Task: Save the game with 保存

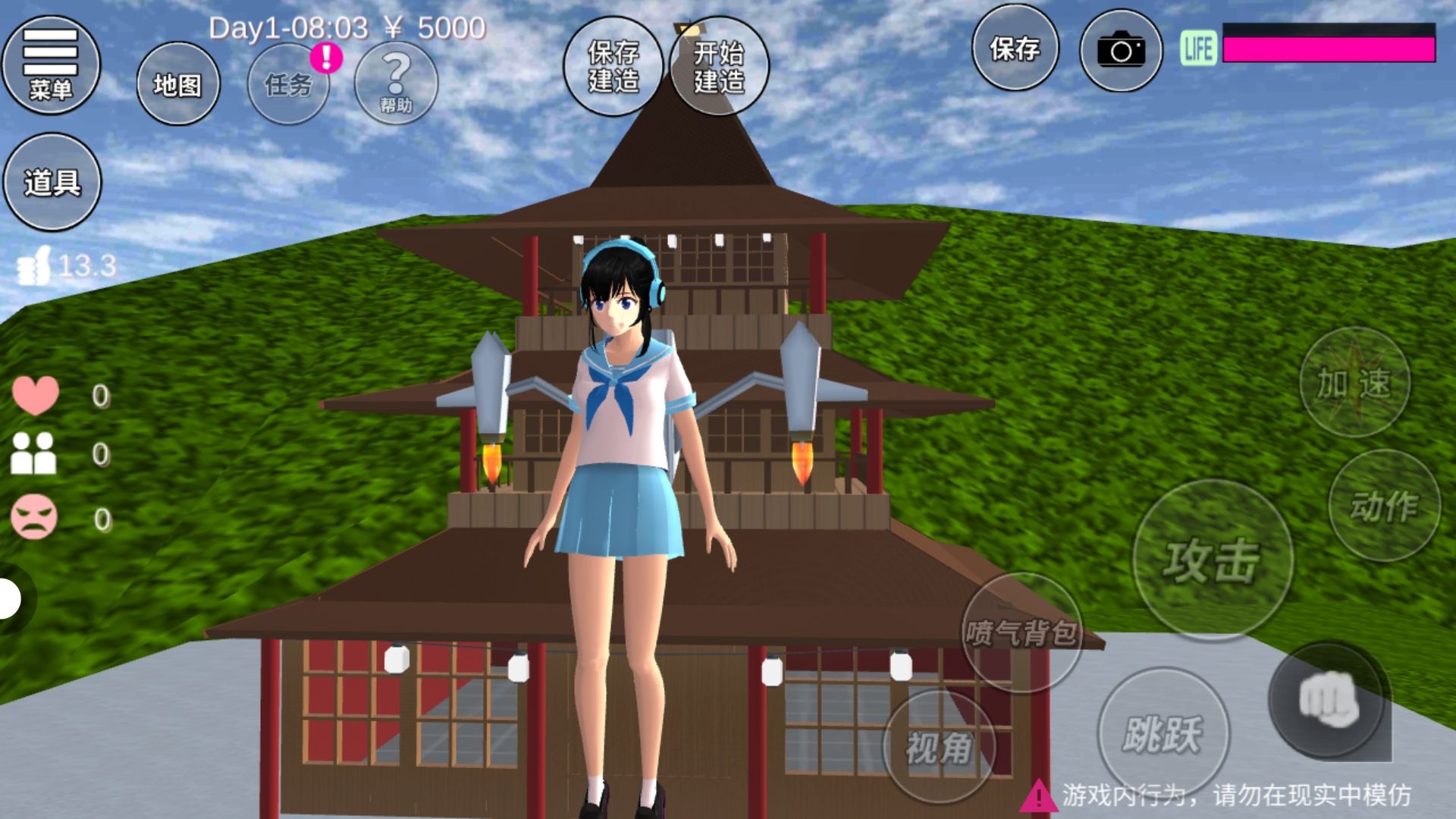Action: (1015, 50)
